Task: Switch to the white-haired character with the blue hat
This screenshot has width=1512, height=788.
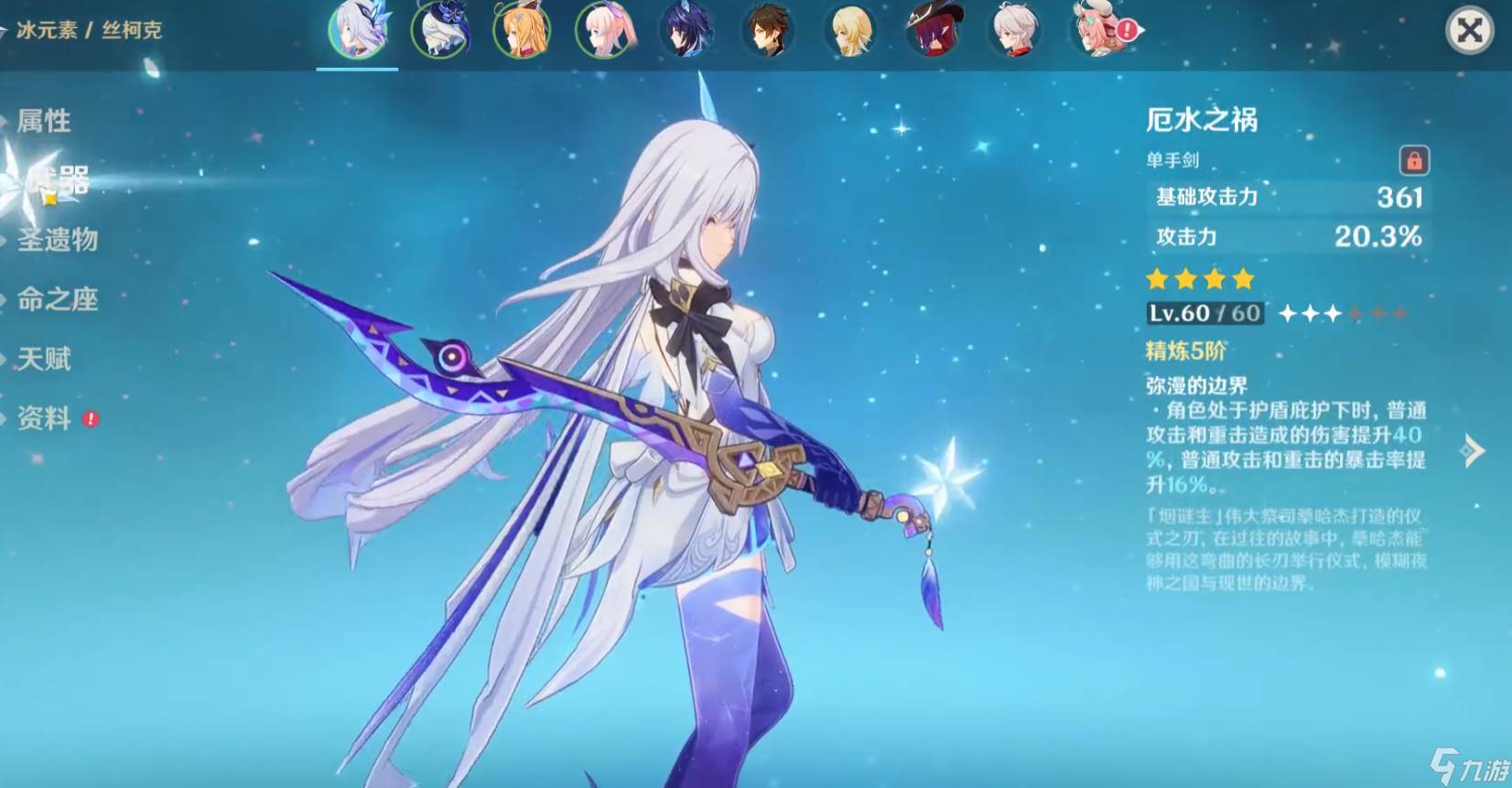Action: point(439,31)
